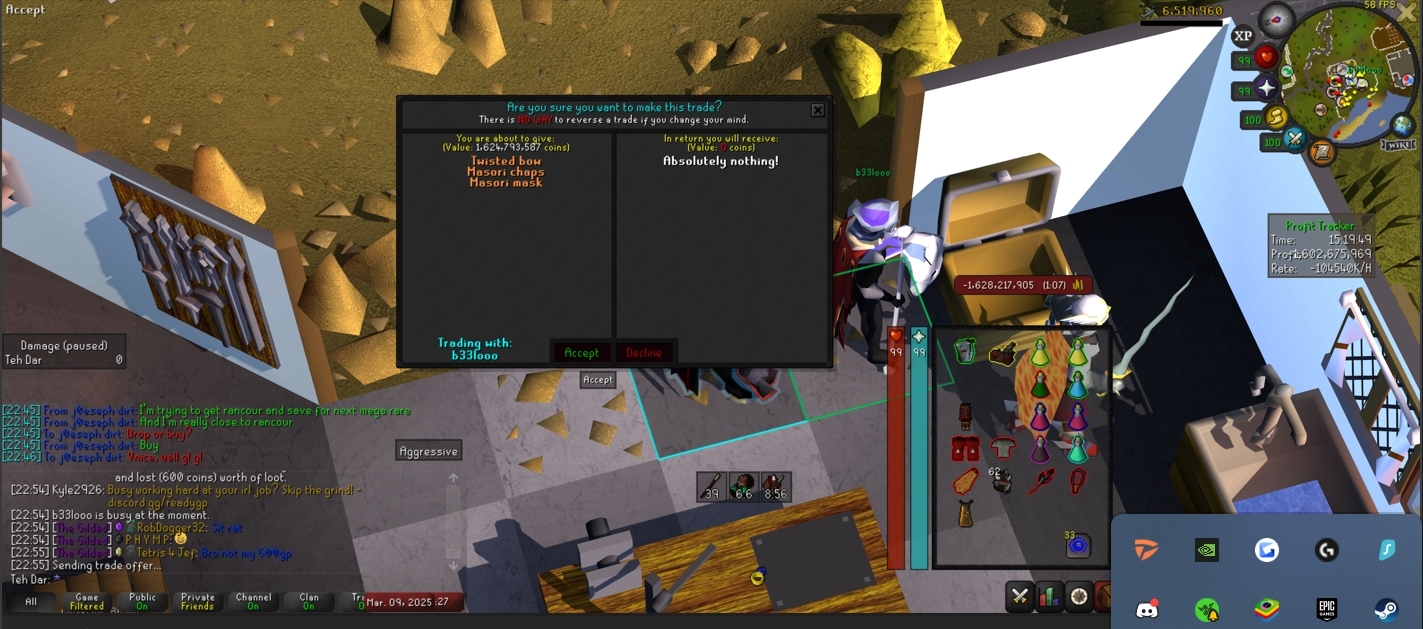The image size is (1423, 629).
Task: Select the Public chat tab
Action: pos(142,602)
